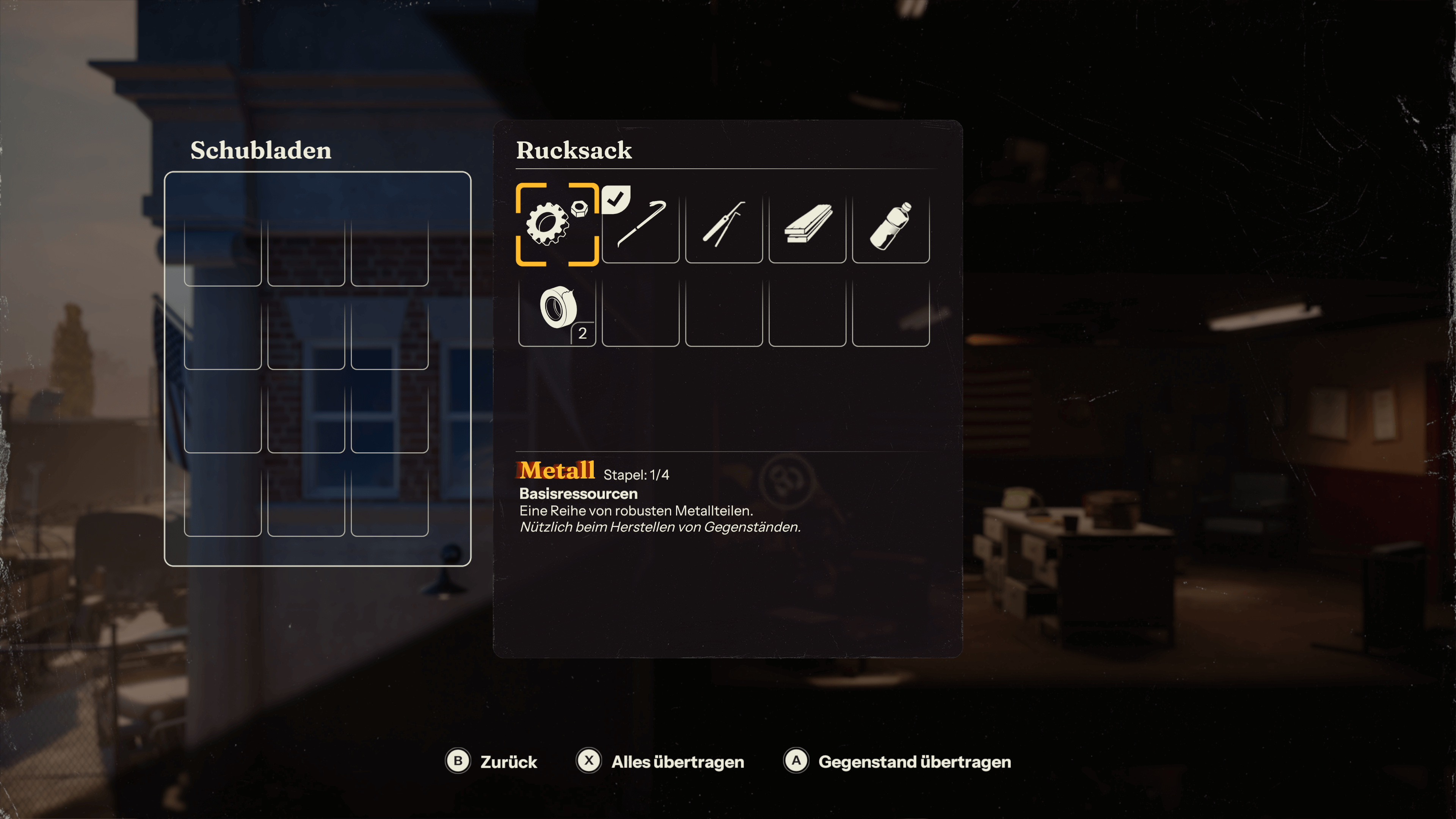Transfer everything with Alles übertragen
The width and height of the screenshot is (1456, 819).
(x=660, y=761)
